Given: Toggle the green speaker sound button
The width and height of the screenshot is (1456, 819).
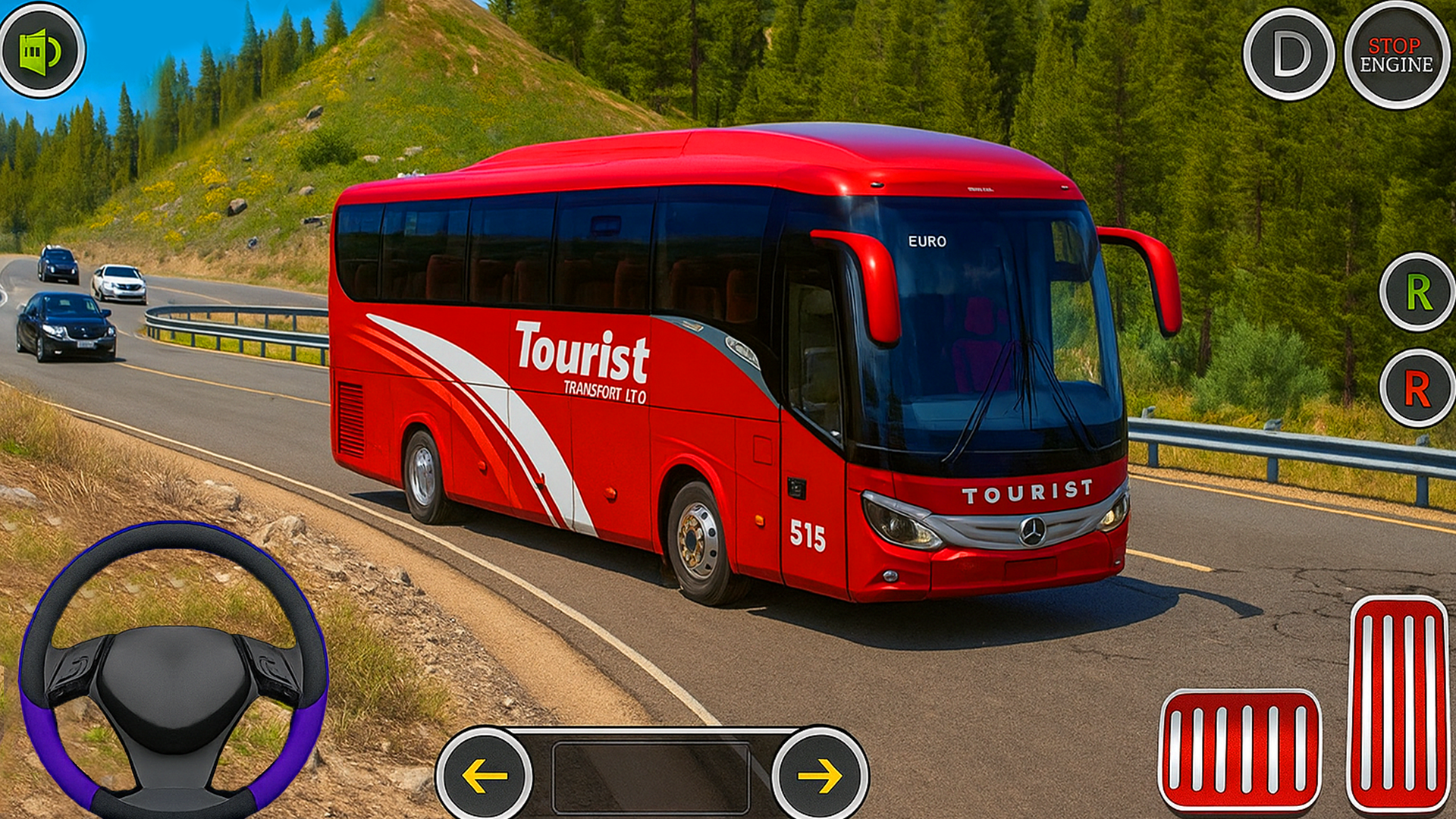Looking at the screenshot, I should [42, 50].
